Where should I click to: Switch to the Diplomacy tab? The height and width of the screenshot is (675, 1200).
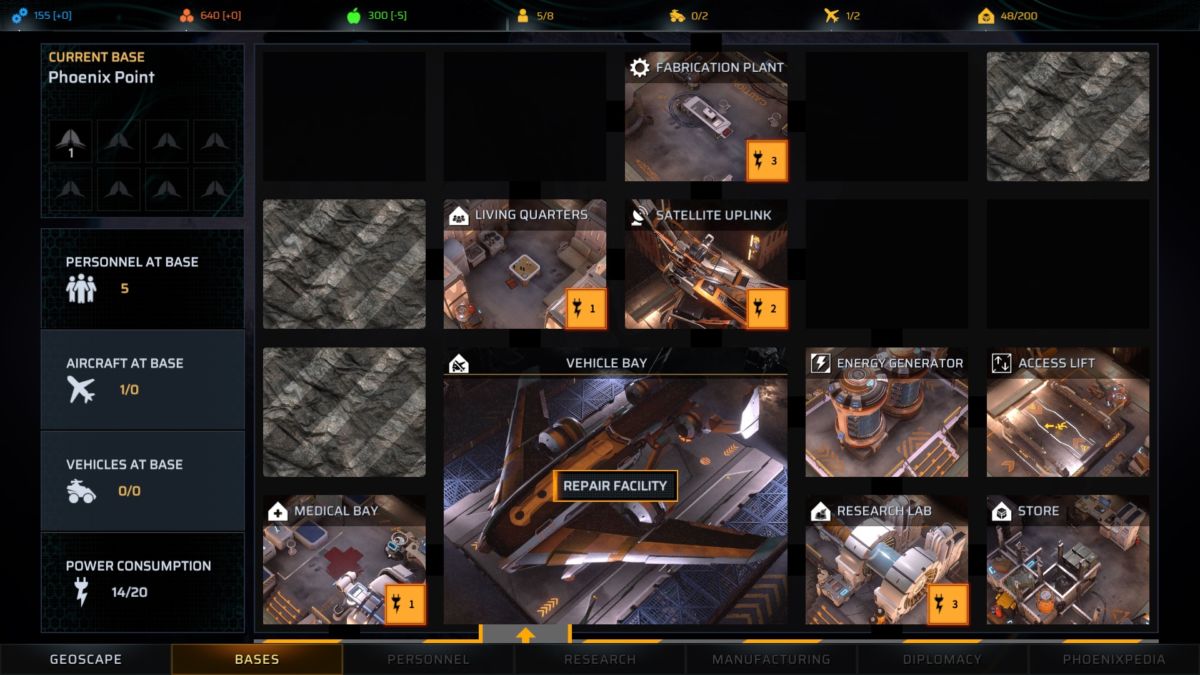(x=943, y=659)
